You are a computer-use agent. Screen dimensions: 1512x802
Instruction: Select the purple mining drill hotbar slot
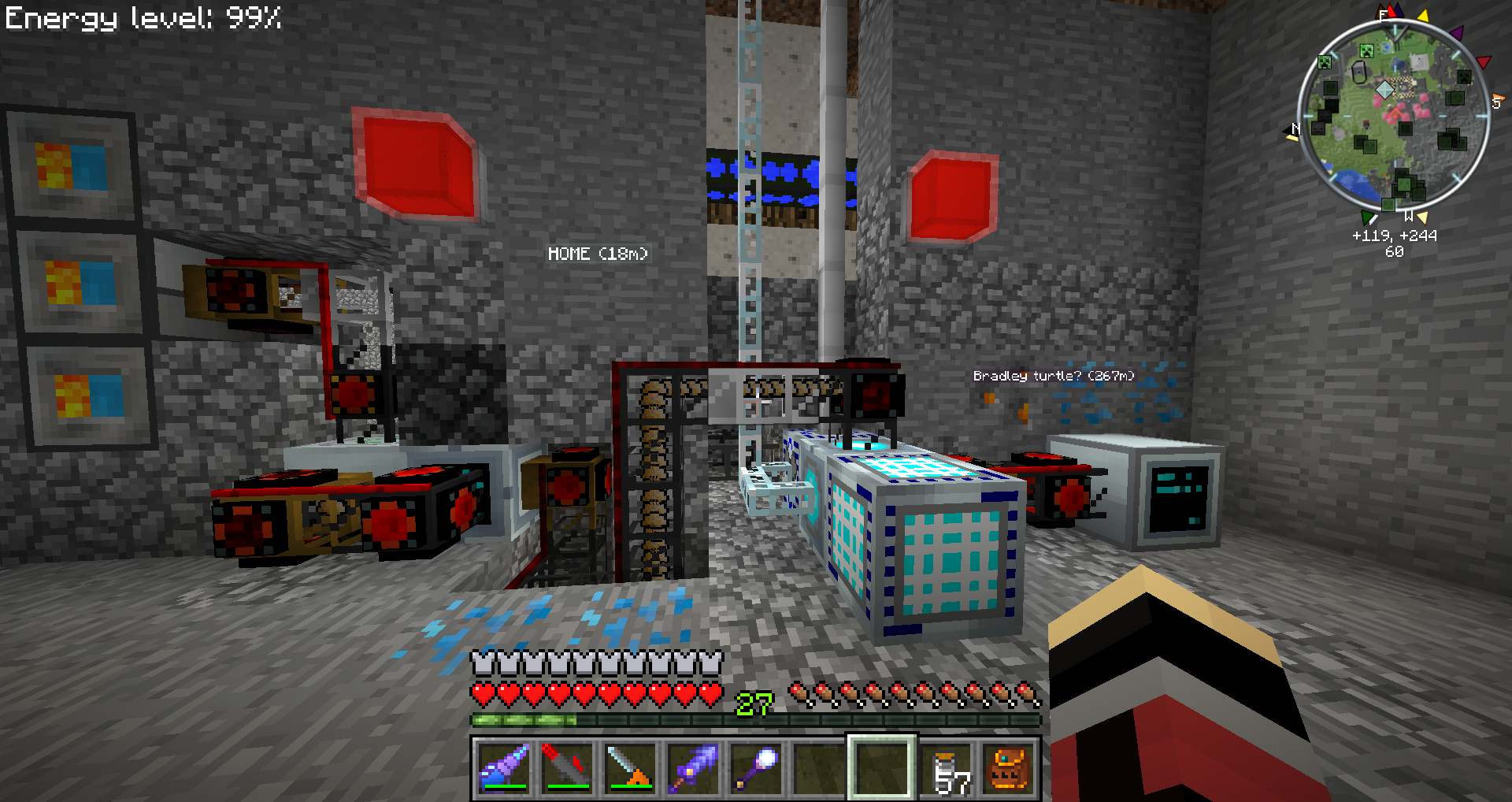pyautogui.click(x=504, y=767)
